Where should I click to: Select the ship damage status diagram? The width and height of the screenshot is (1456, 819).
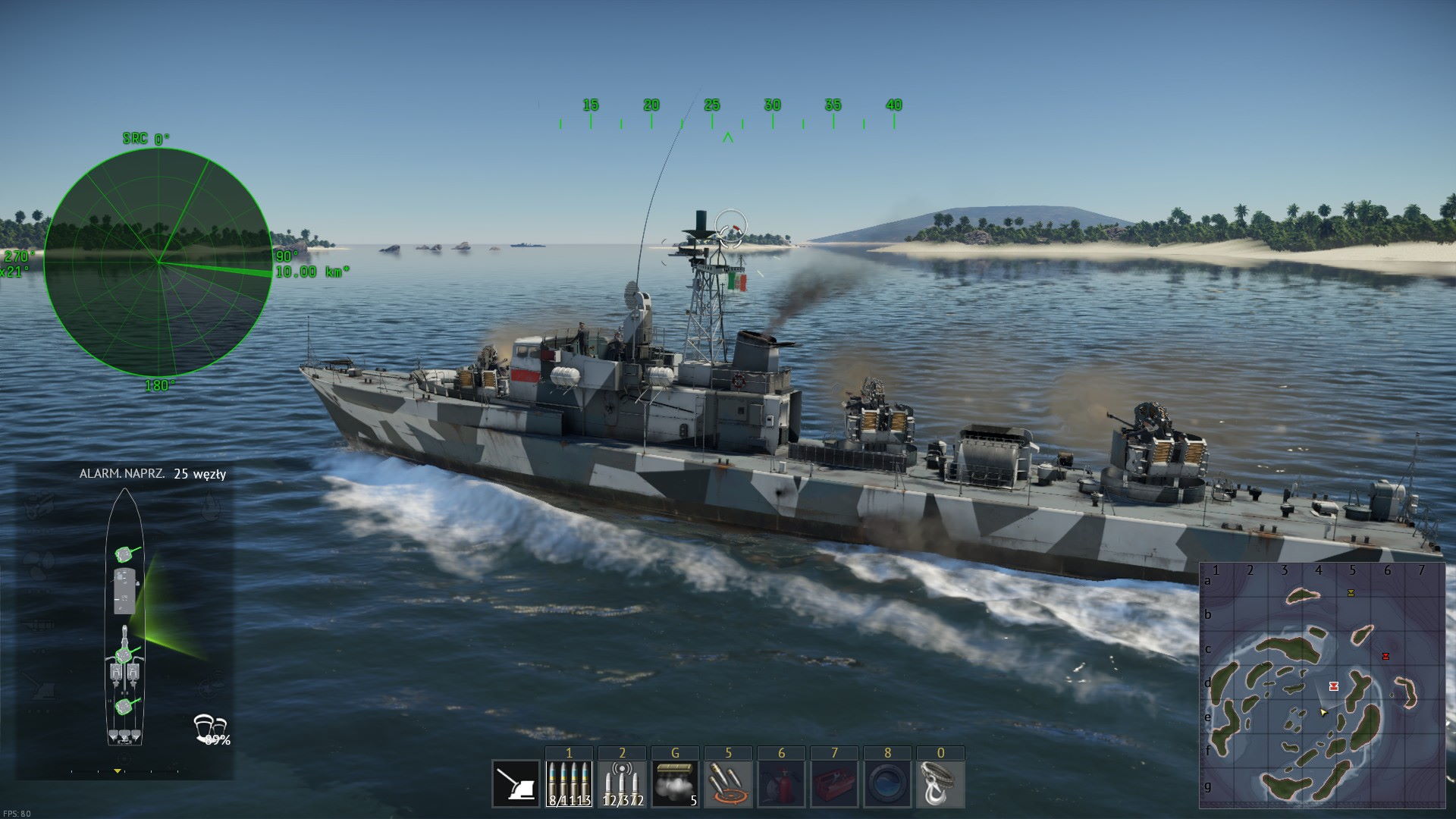pyautogui.click(x=124, y=618)
